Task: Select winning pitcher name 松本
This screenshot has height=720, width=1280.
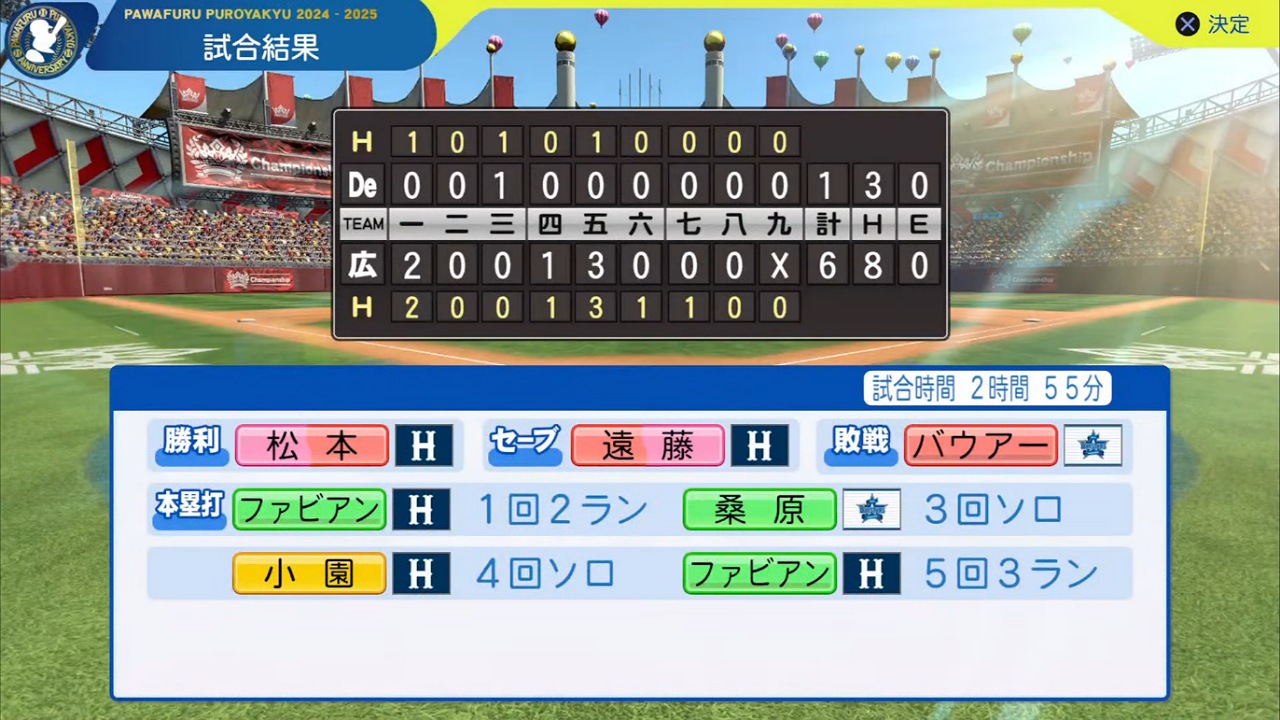Action: point(312,446)
